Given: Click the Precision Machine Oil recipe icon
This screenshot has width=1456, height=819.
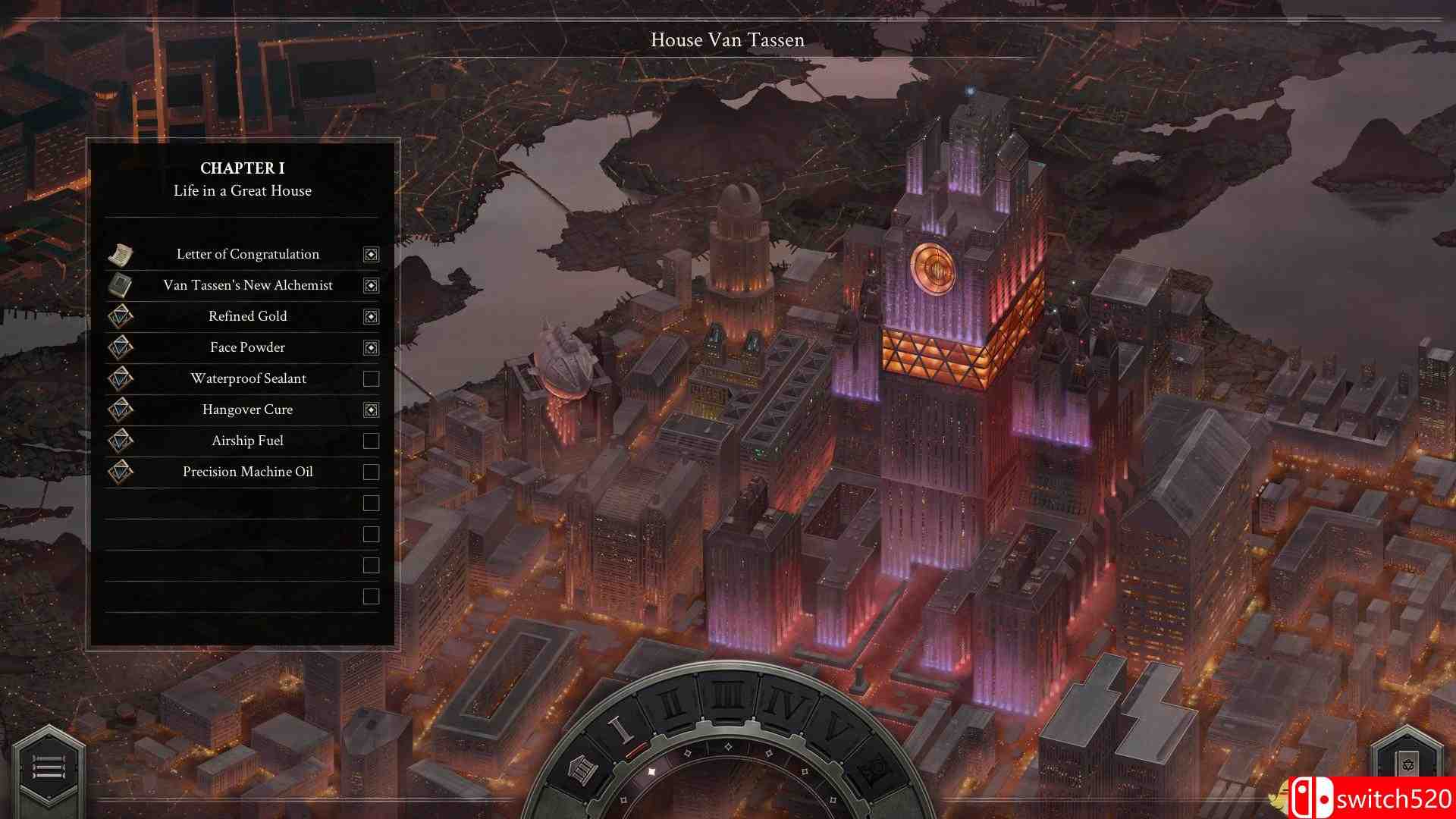Looking at the screenshot, I should [121, 472].
